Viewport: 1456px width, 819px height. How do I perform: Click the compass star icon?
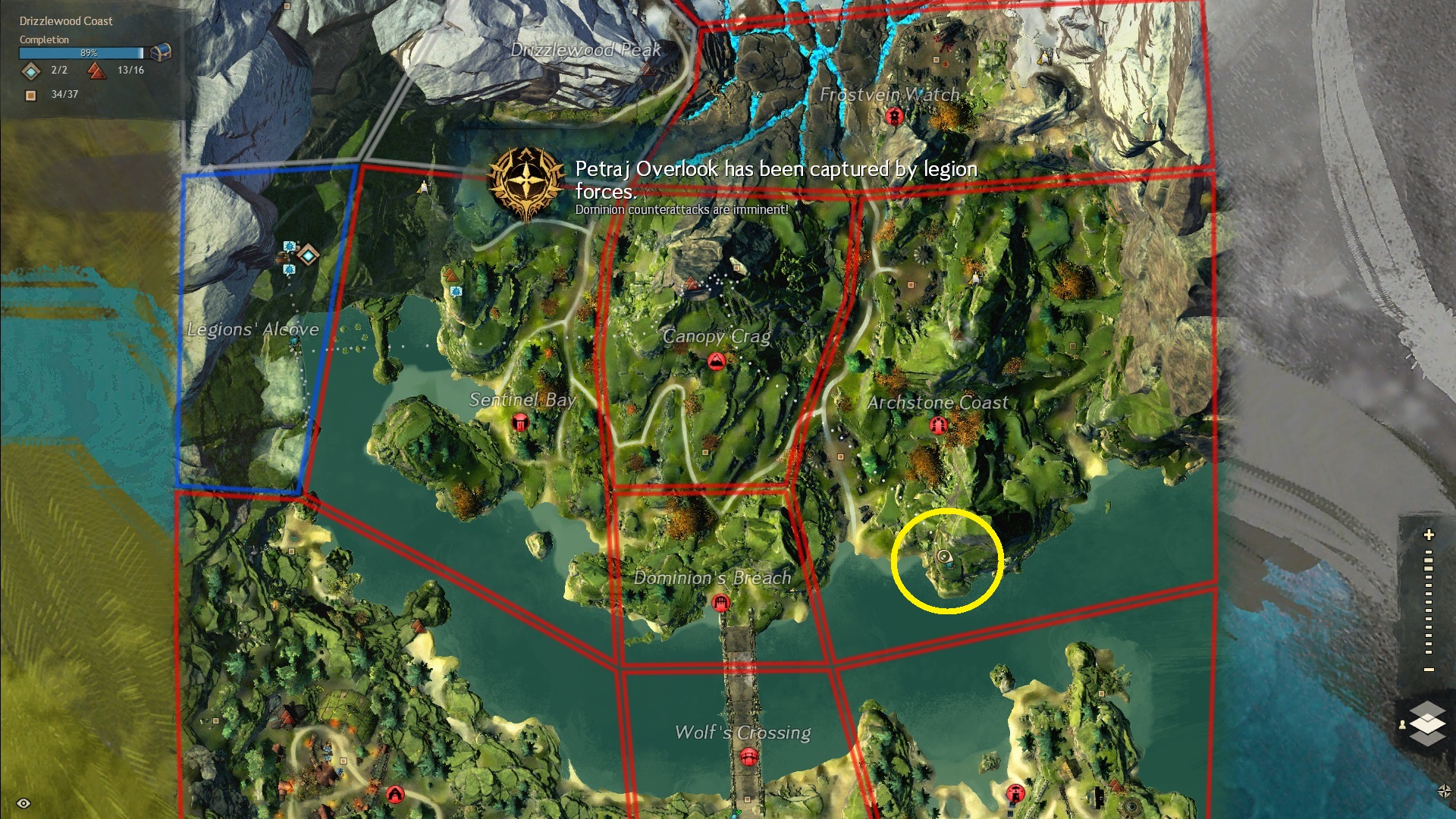pos(1444,792)
